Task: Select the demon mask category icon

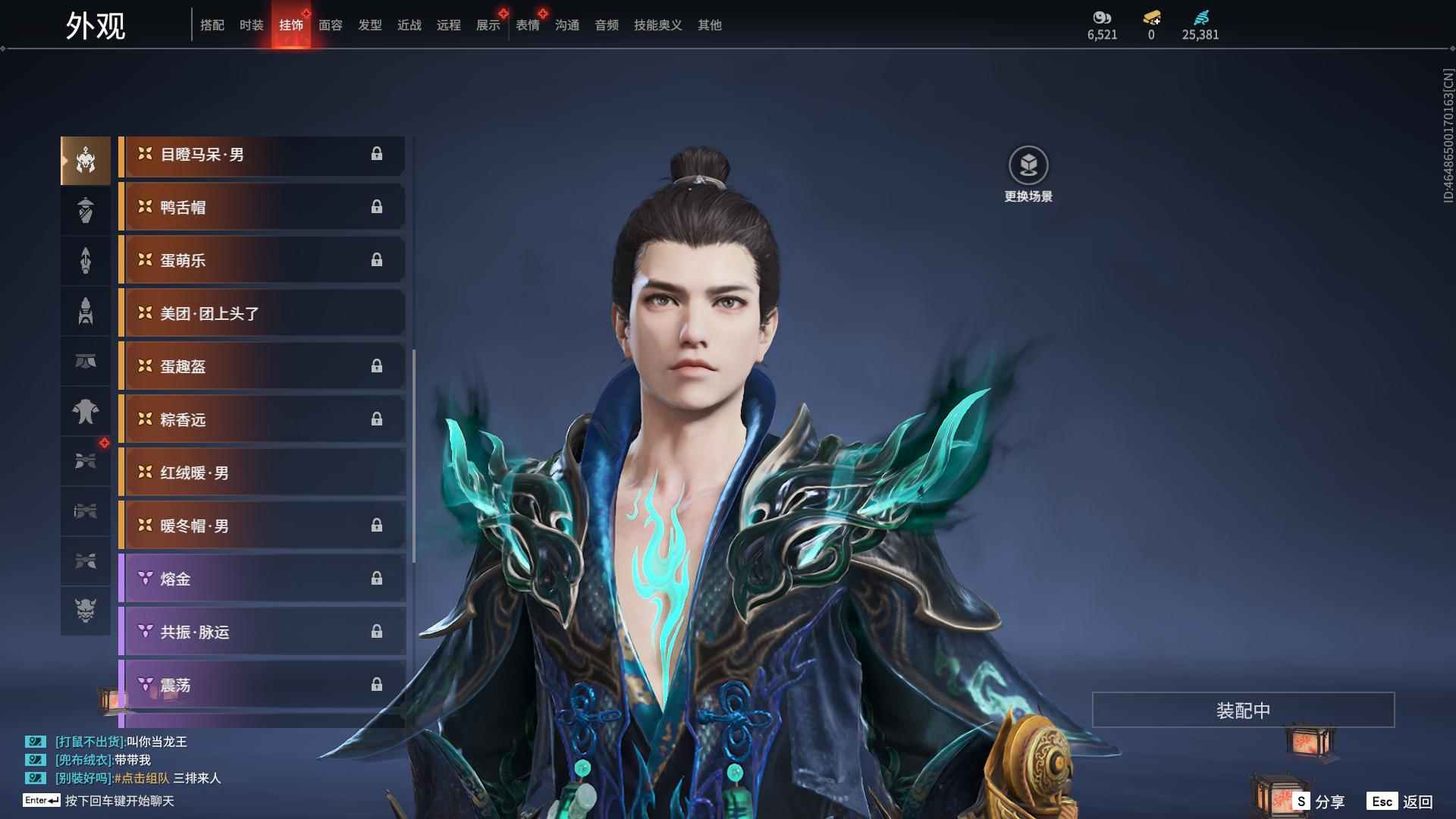Action: point(86,610)
